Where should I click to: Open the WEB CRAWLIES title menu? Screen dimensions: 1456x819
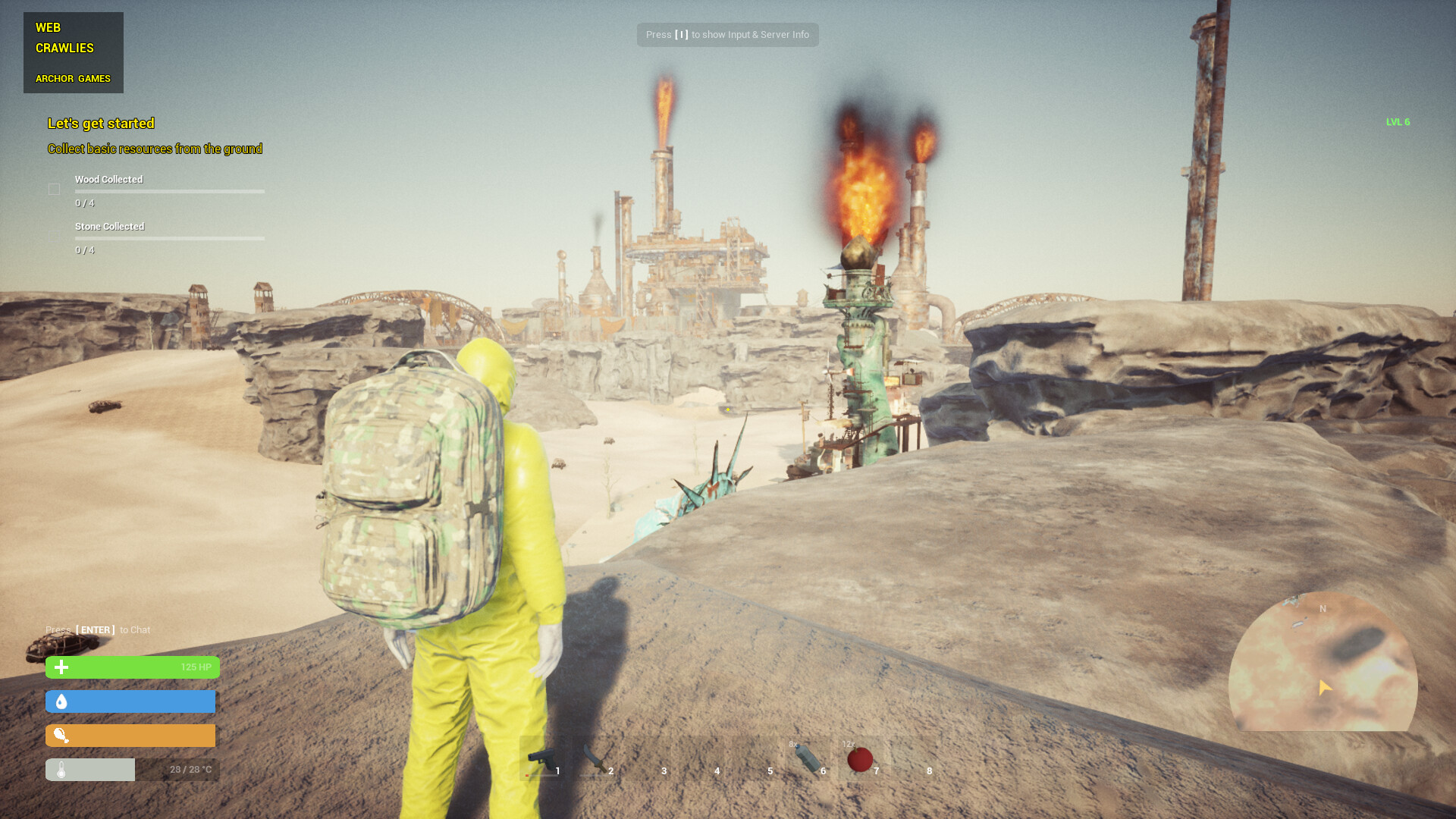(64, 37)
